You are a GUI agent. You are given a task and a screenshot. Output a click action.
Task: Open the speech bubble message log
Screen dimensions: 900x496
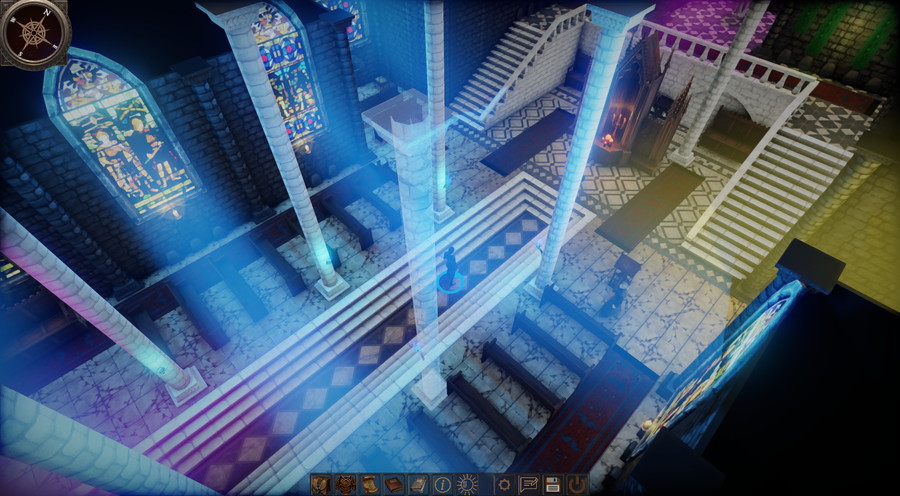528,484
